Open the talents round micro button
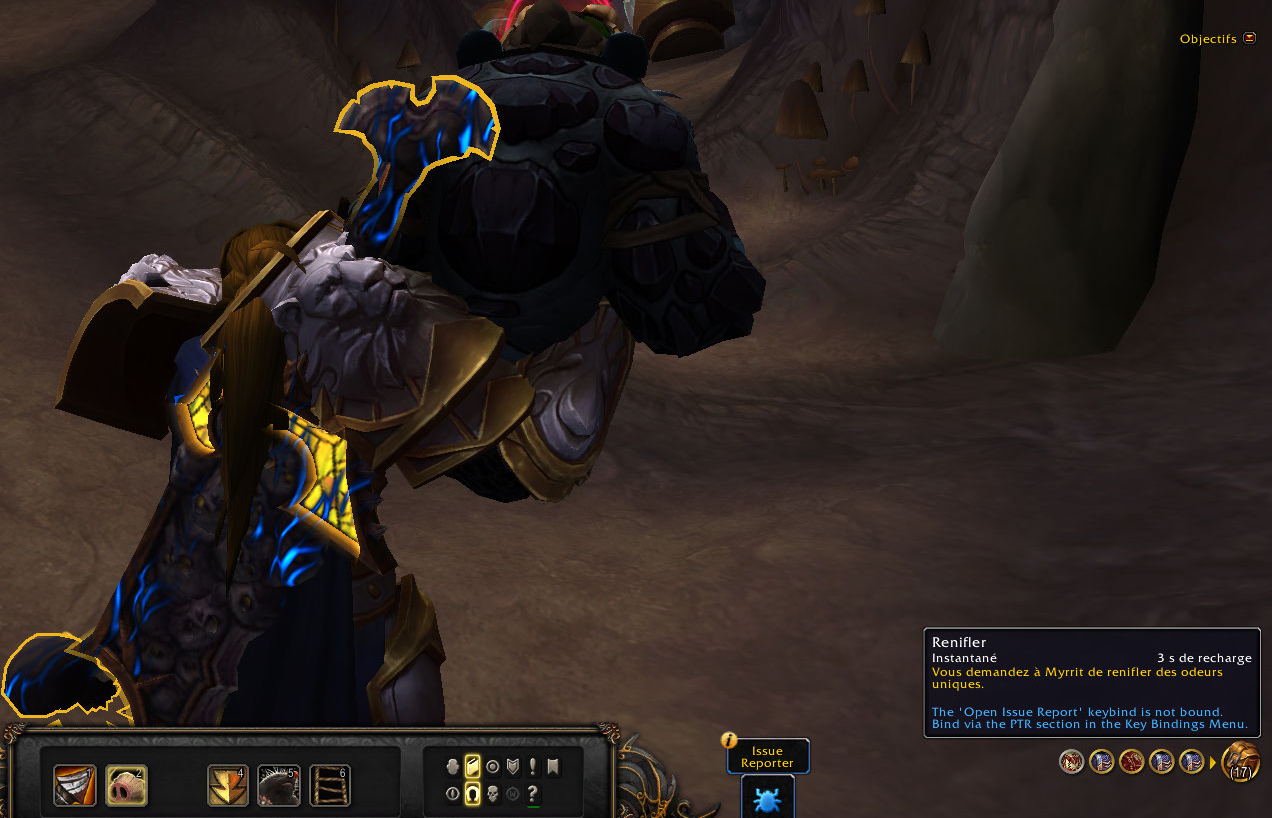The width and height of the screenshot is (1272, 818). [x=493, y=767]
